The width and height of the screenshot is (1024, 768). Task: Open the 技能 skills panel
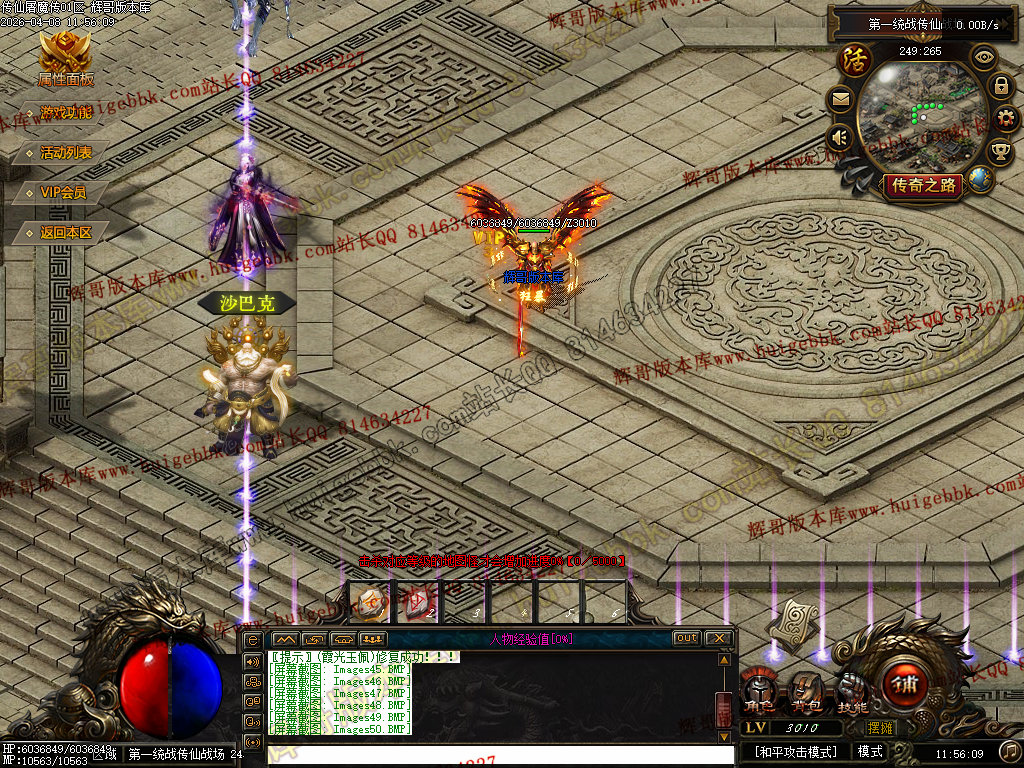(x=852, y=690)
